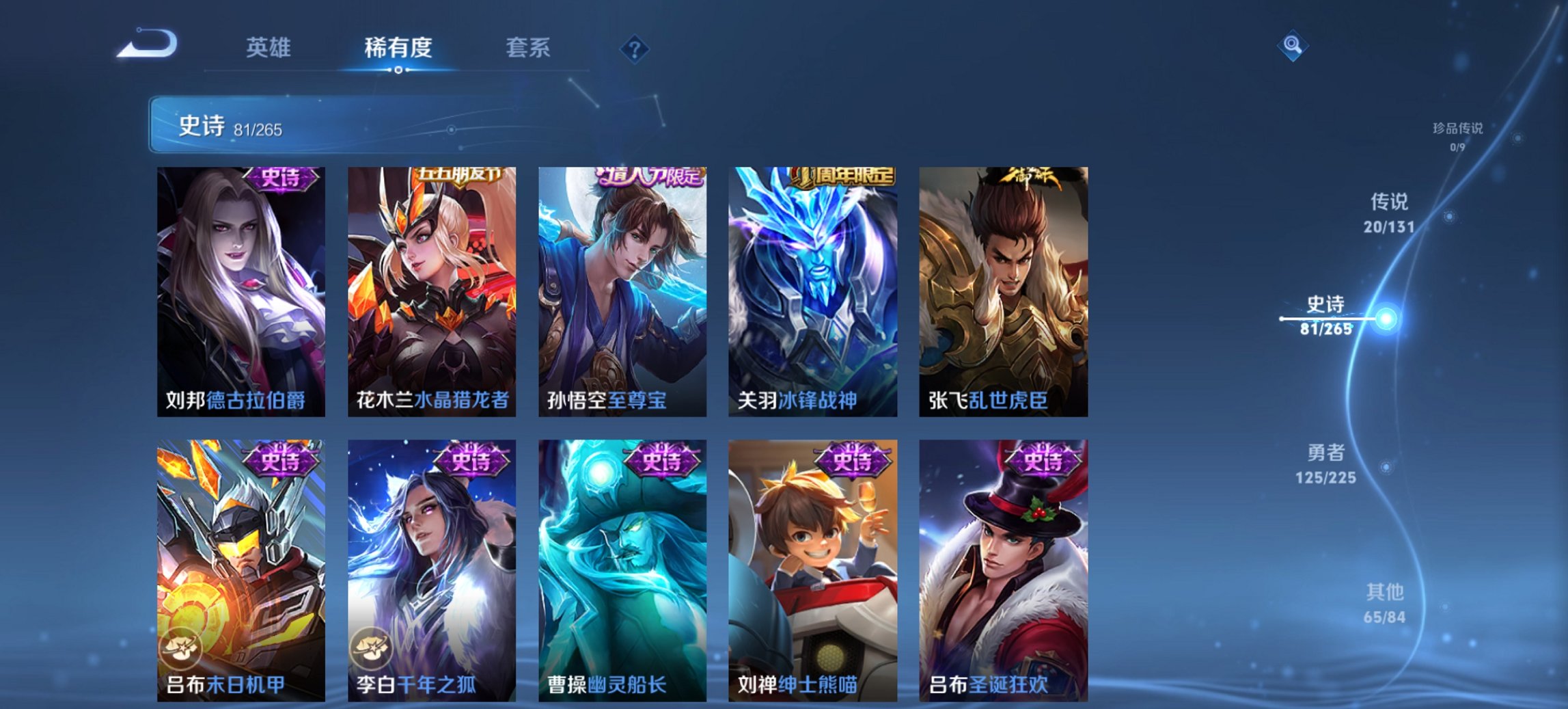This screenshot has height=709, width=1568.
Task: Open the search magnifier icon
Action: click(1291, 46)
